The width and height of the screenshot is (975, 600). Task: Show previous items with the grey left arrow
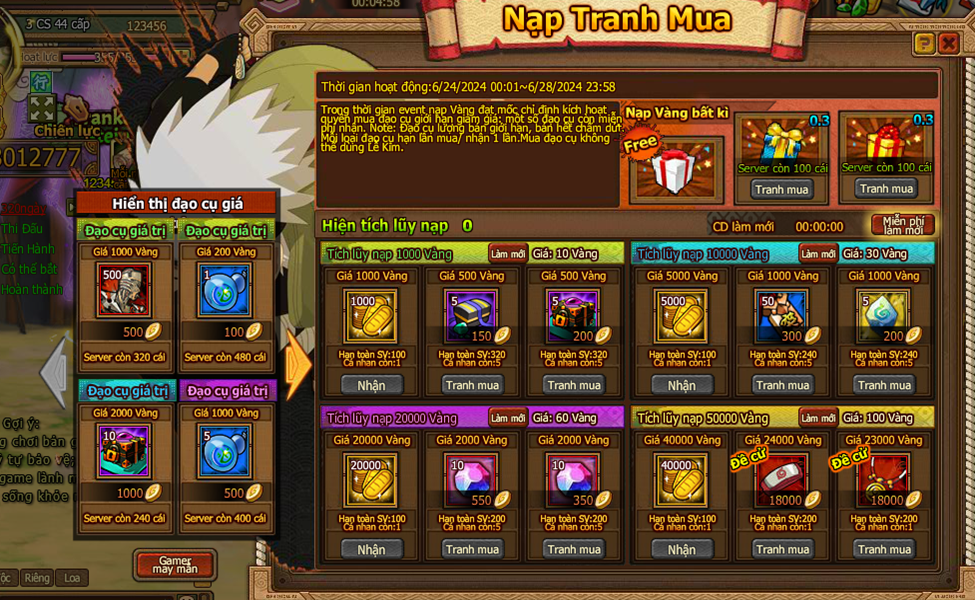54,370
